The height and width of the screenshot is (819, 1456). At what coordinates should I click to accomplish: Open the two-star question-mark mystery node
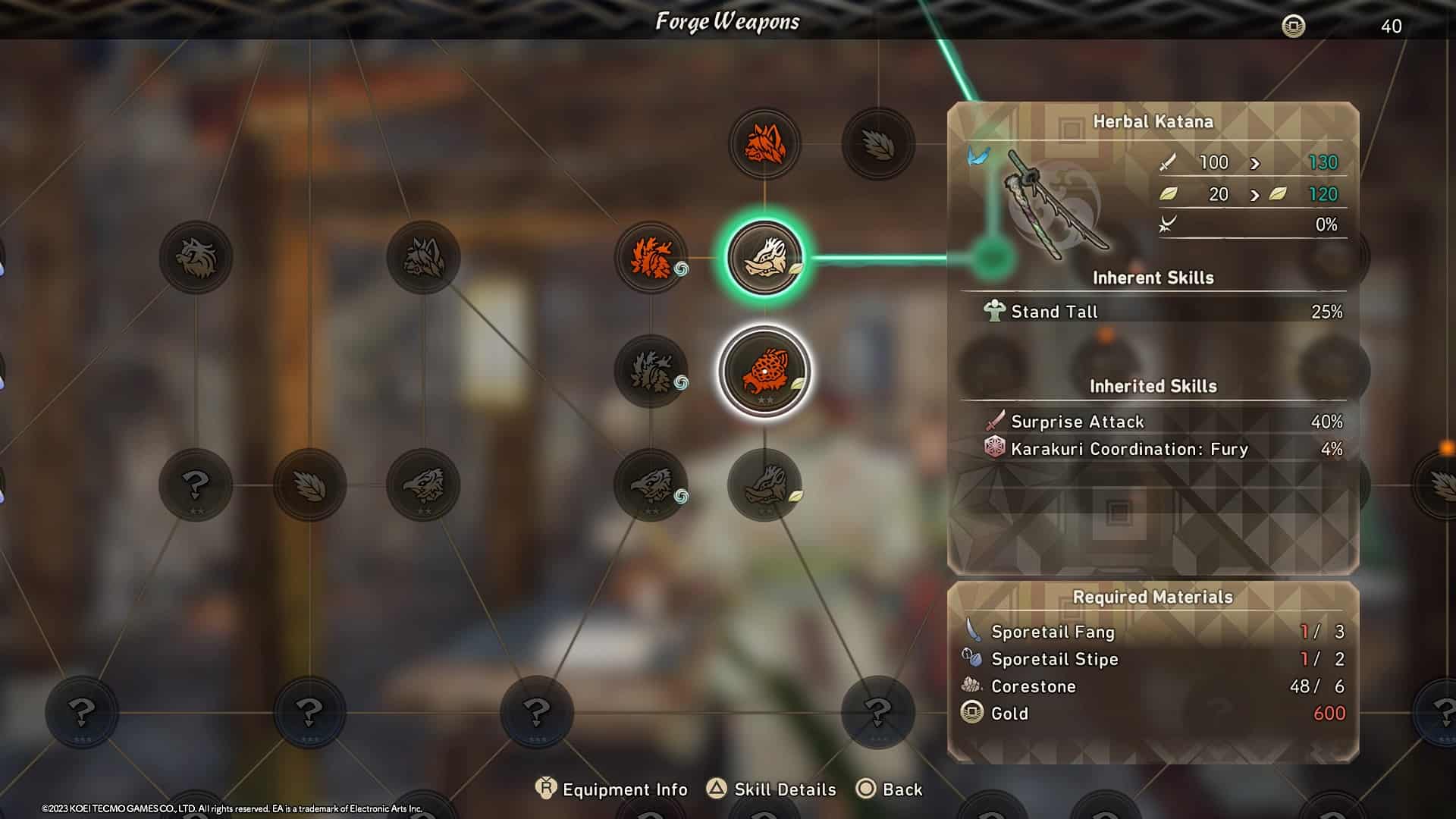[196, 485]
